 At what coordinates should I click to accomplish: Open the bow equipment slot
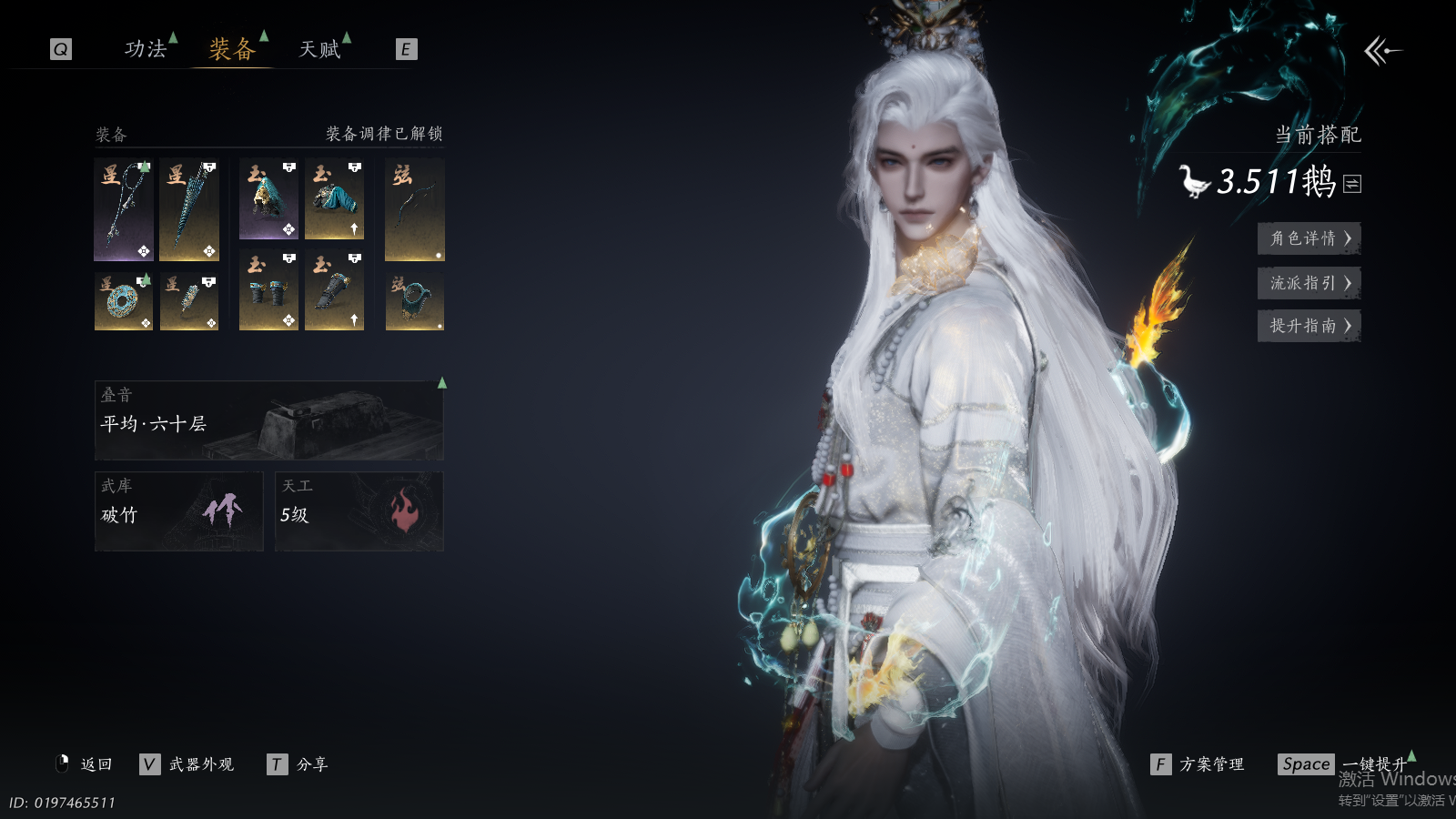pyautogui.click(x=415, y=209)
